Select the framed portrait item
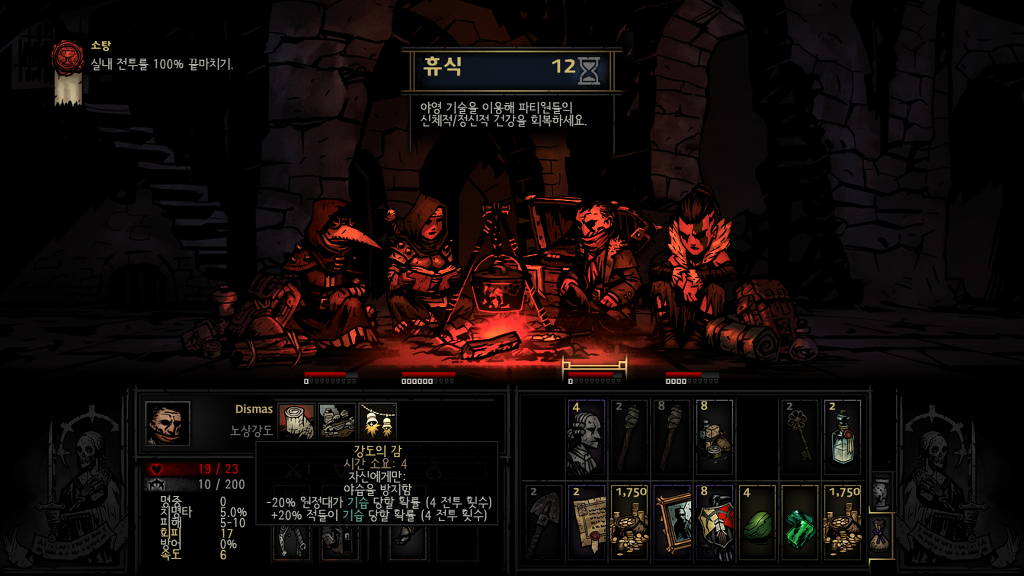 pyautogui.click(x=672, y=522)
